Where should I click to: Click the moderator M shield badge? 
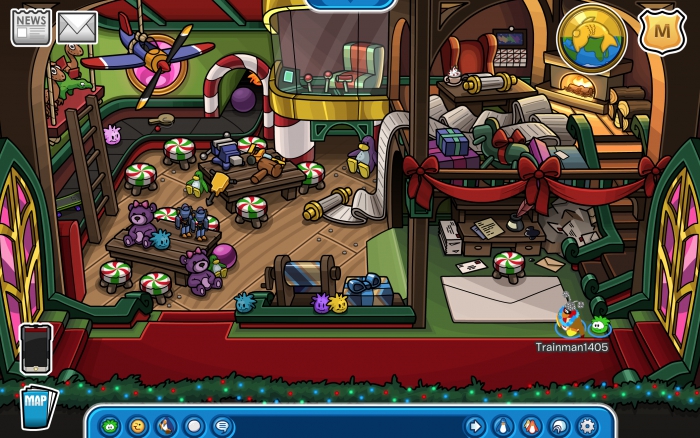[x=661, y=30]
